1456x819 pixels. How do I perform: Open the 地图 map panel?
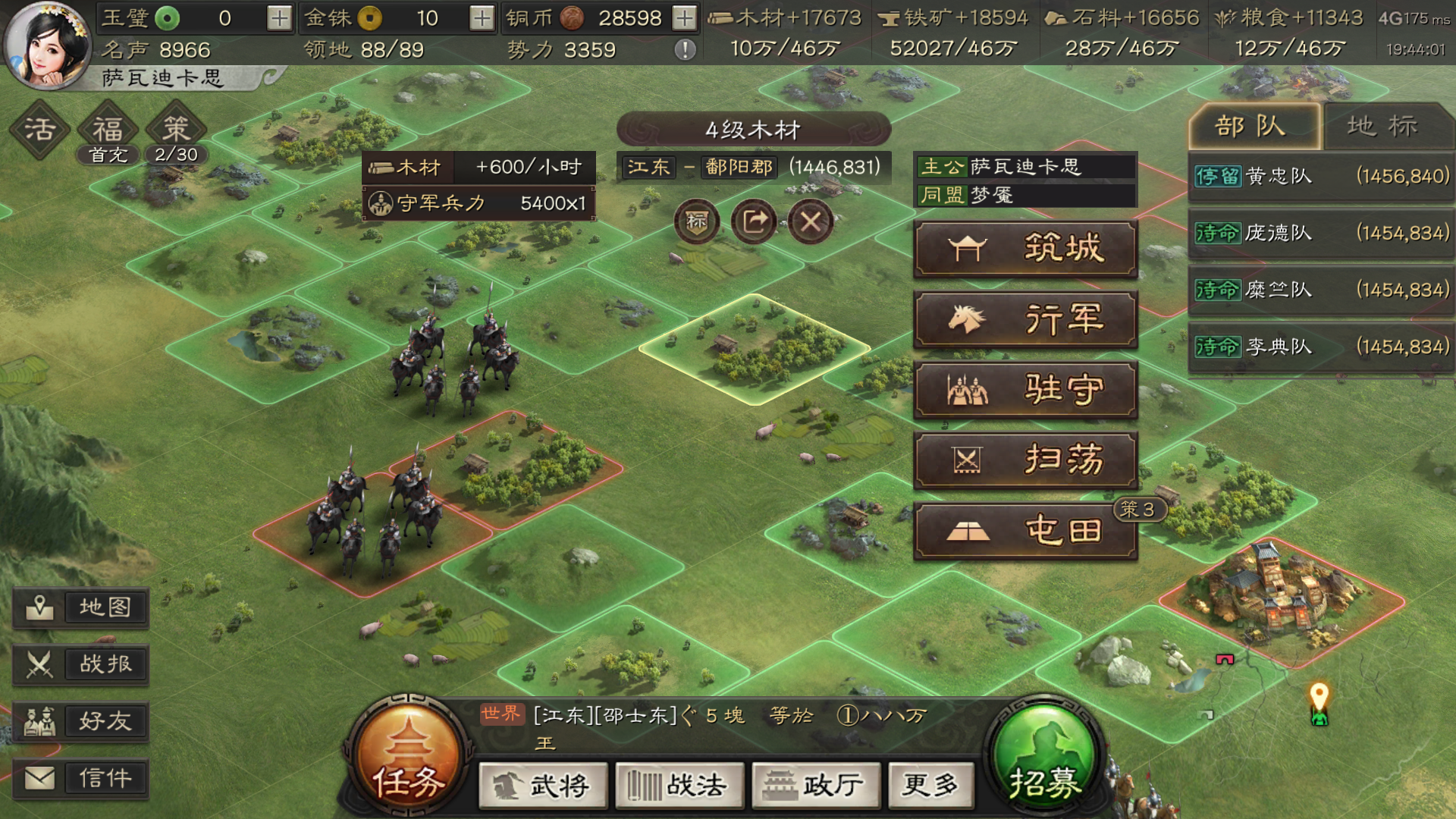tap(81, 607)
